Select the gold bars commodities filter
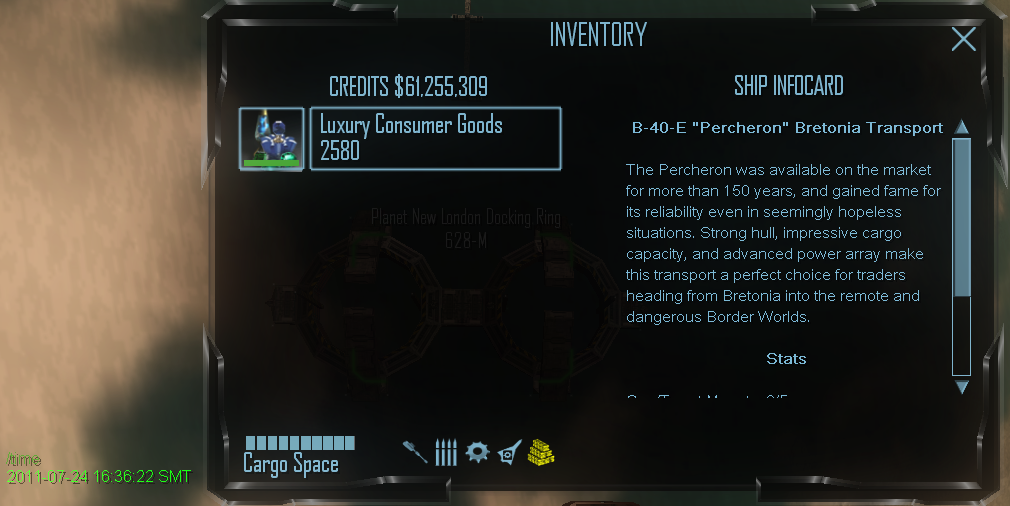 coord(541,452)
